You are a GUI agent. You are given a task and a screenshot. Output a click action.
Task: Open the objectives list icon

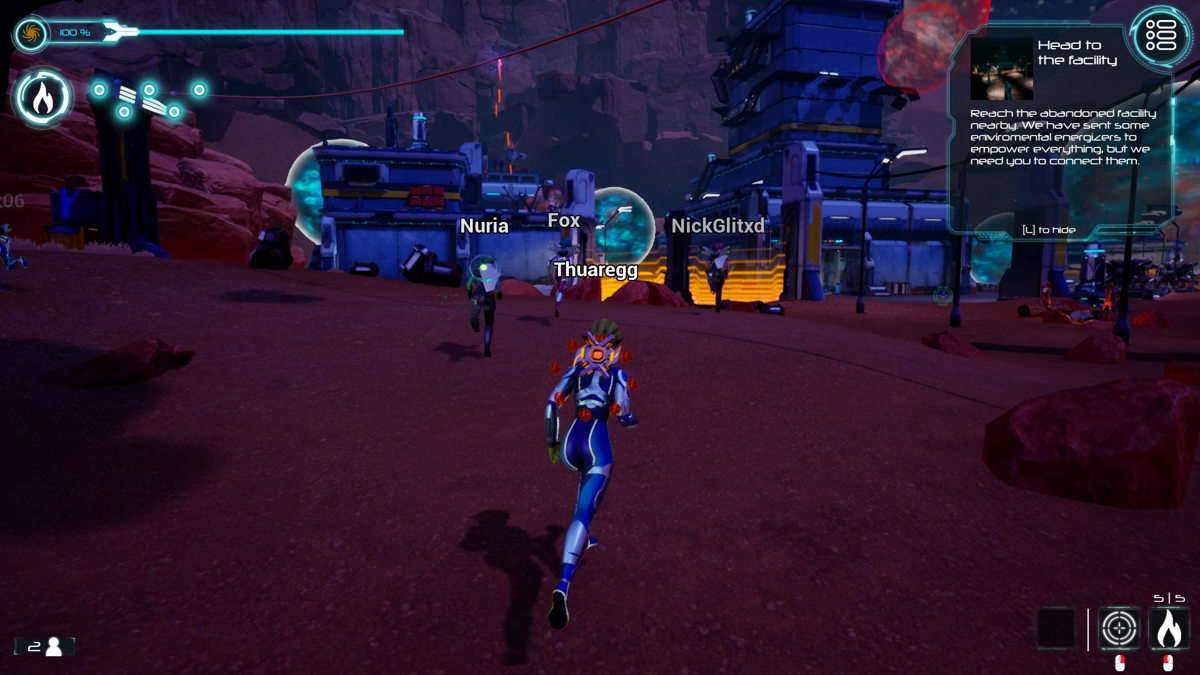pyautogui.click(x=1160, y=35)
